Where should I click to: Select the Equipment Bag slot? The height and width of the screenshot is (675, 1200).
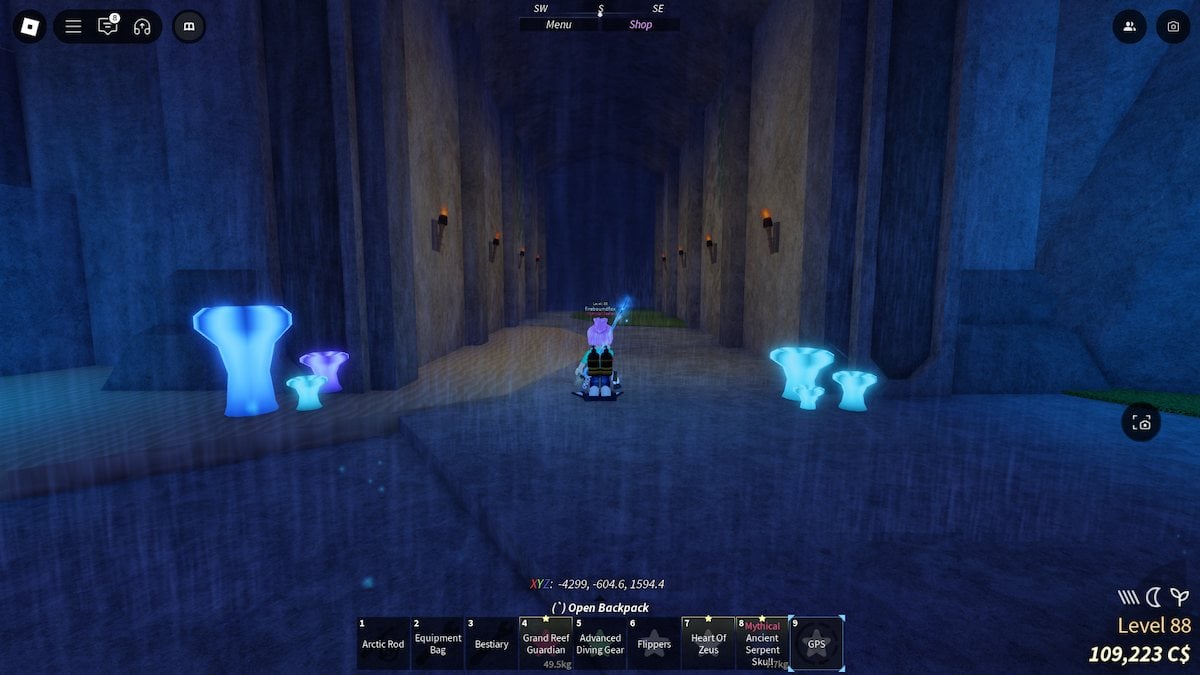438,643
